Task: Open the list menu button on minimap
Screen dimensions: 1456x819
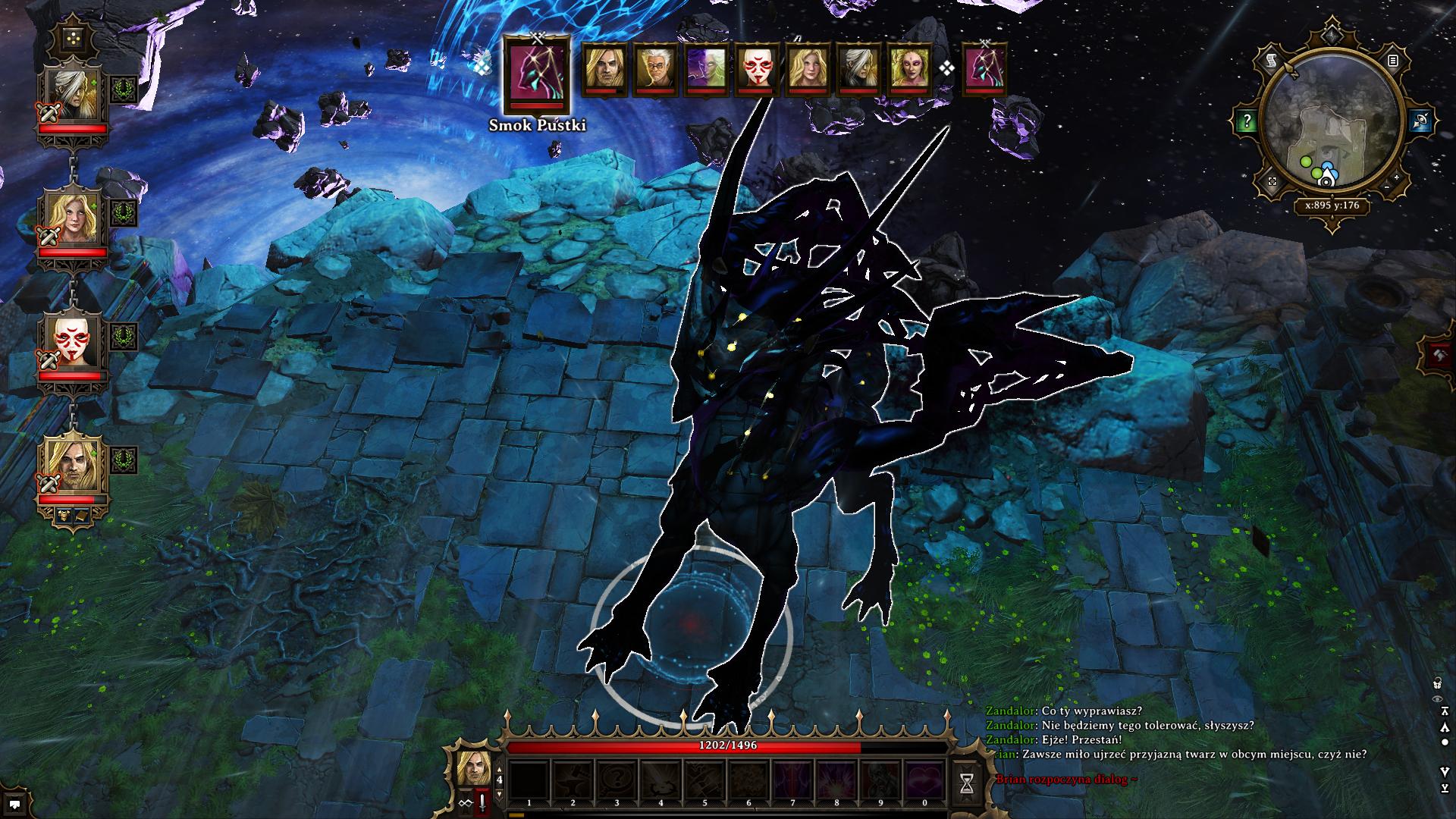Action: point(1392,61)
